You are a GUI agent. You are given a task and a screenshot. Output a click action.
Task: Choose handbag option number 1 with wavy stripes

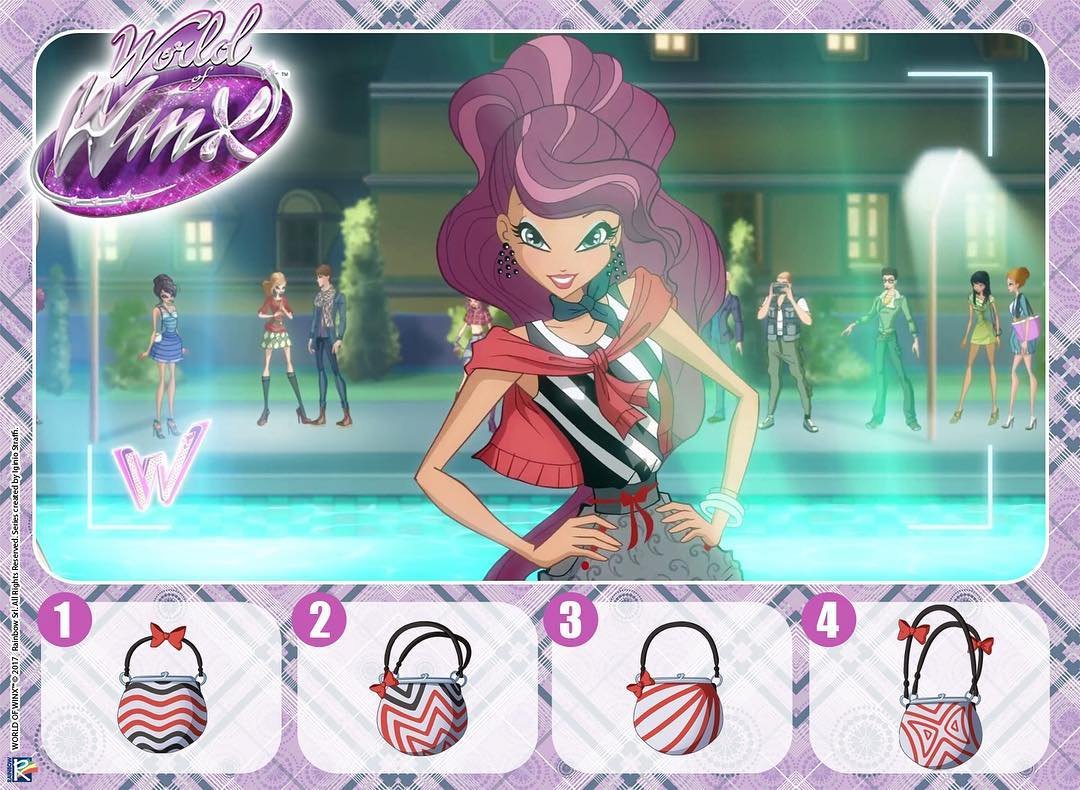[162, 700]
